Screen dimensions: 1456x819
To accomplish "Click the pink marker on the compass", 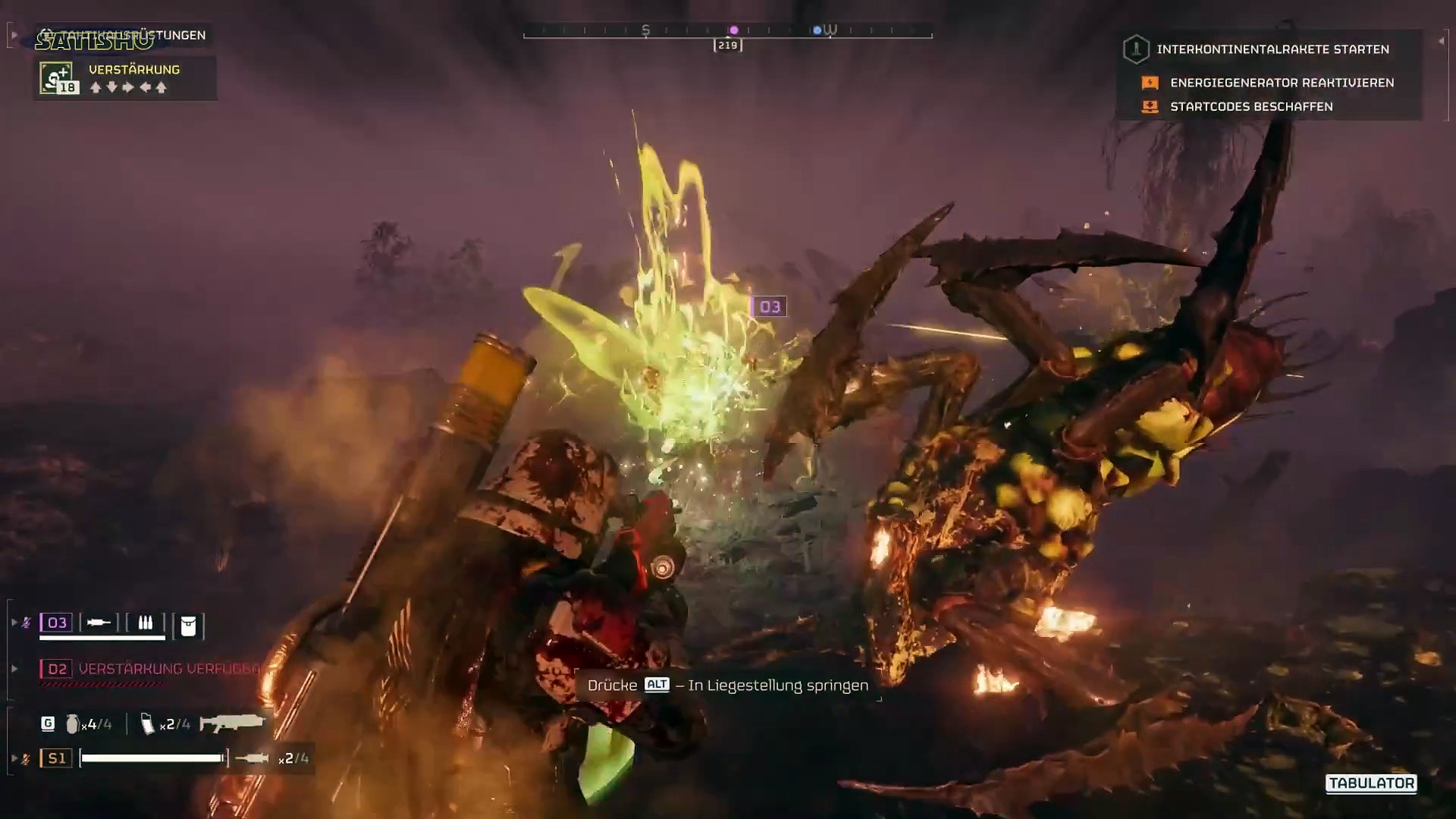I will [x=733, y=30].
